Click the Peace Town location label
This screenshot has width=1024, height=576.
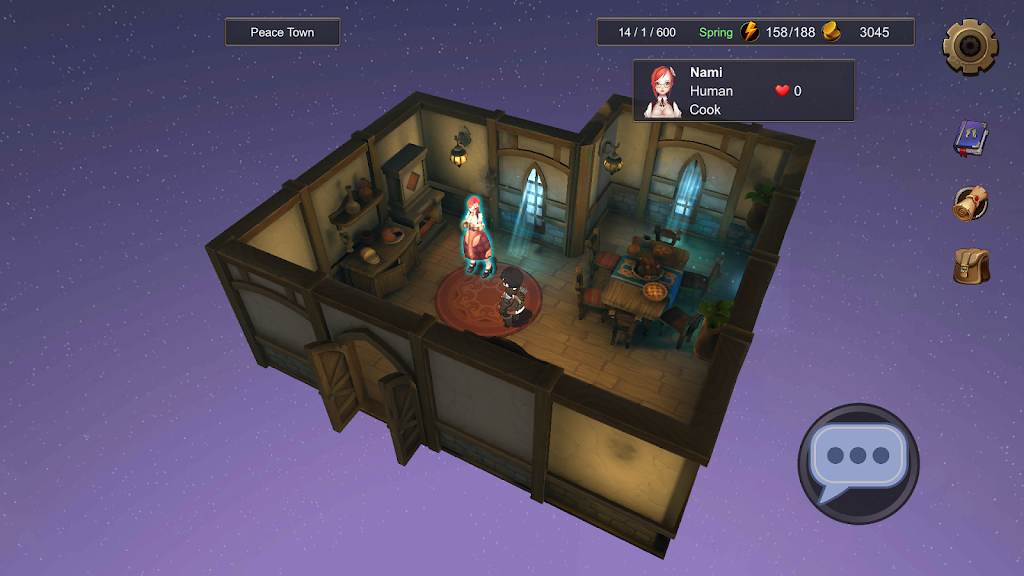tap(282, 33)
